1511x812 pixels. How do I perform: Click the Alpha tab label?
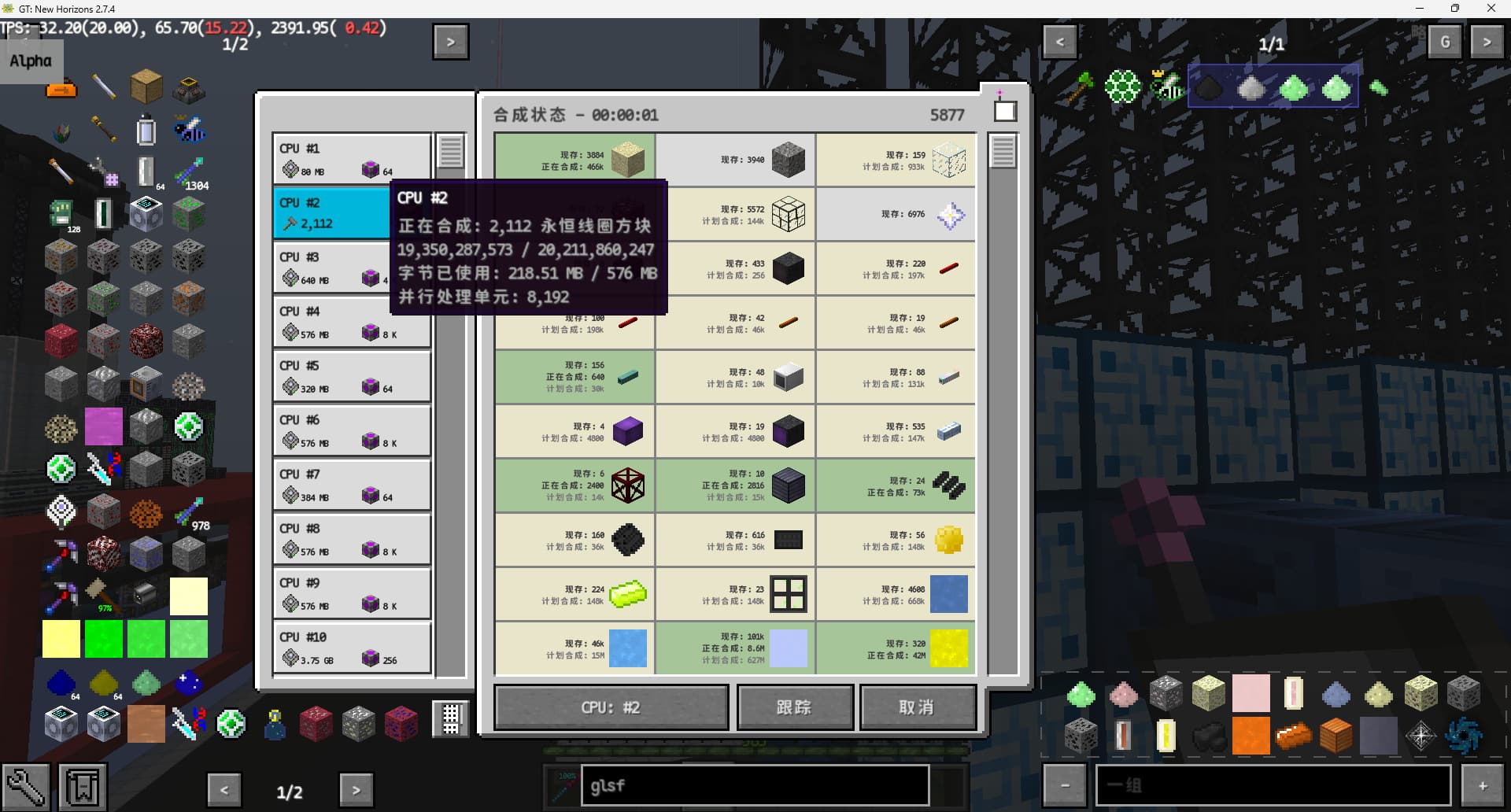click(31, 61)
